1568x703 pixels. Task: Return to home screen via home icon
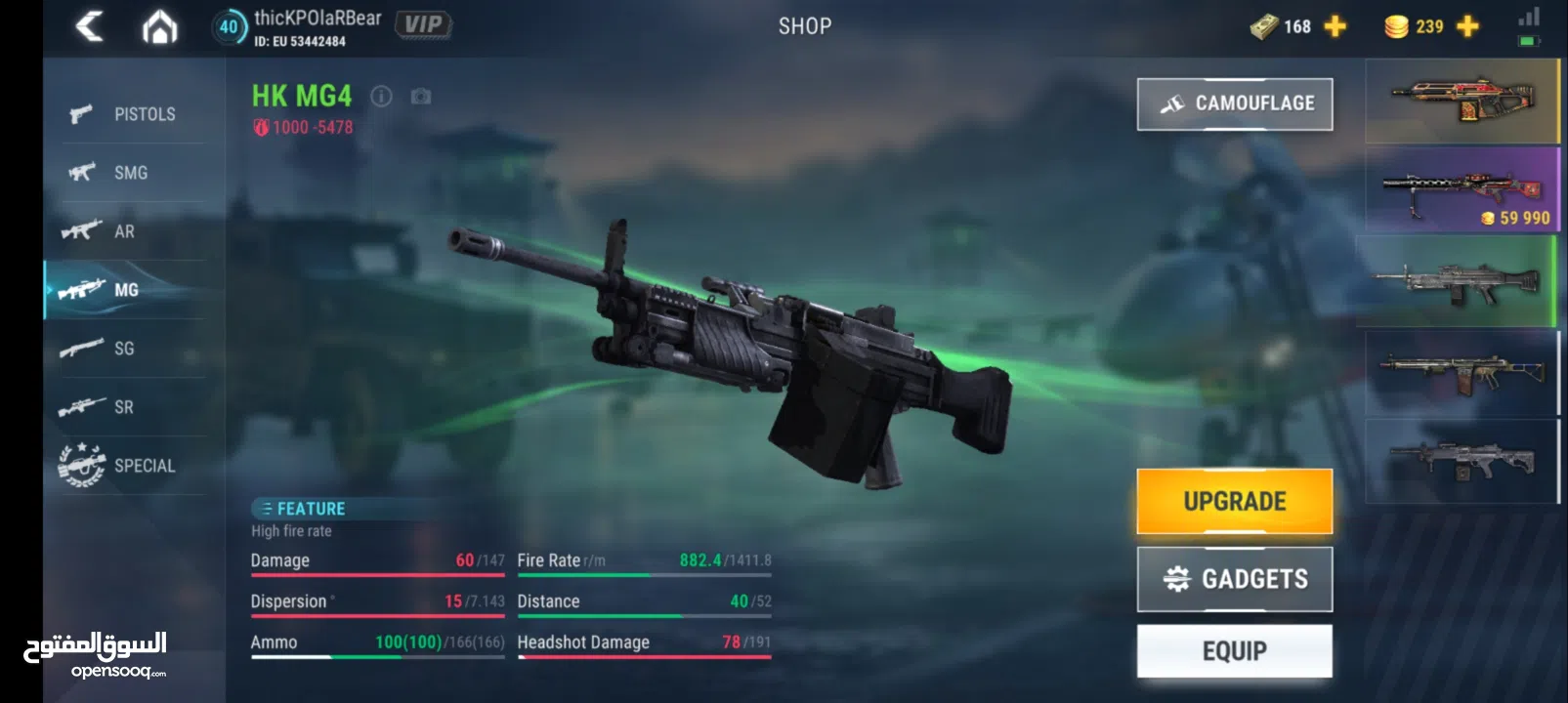159,26
